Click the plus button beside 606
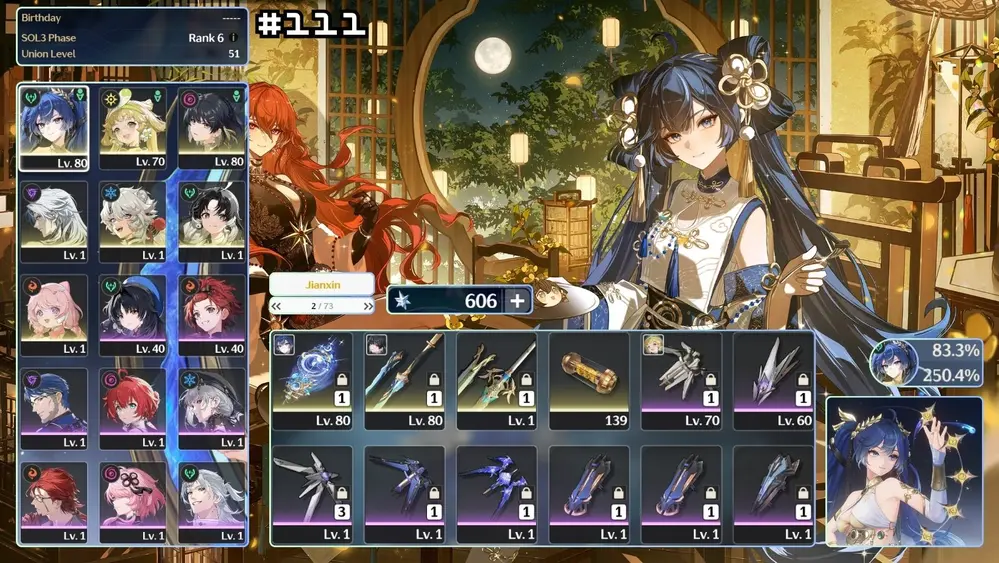Image resolution: width=999 pixels, height=563 pixels. click(x=517, y=301)
